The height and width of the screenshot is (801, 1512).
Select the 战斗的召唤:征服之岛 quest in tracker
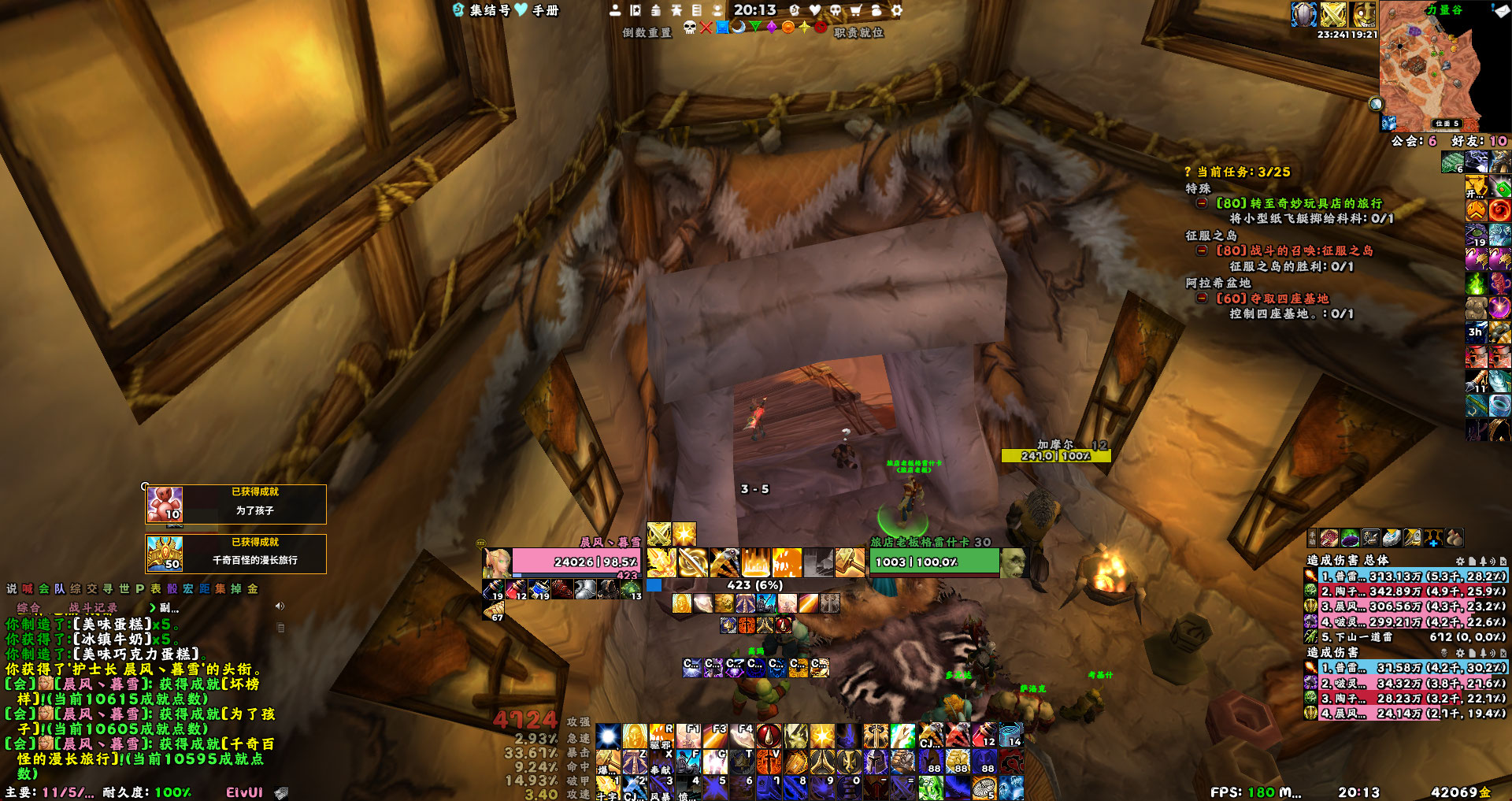1294,250
